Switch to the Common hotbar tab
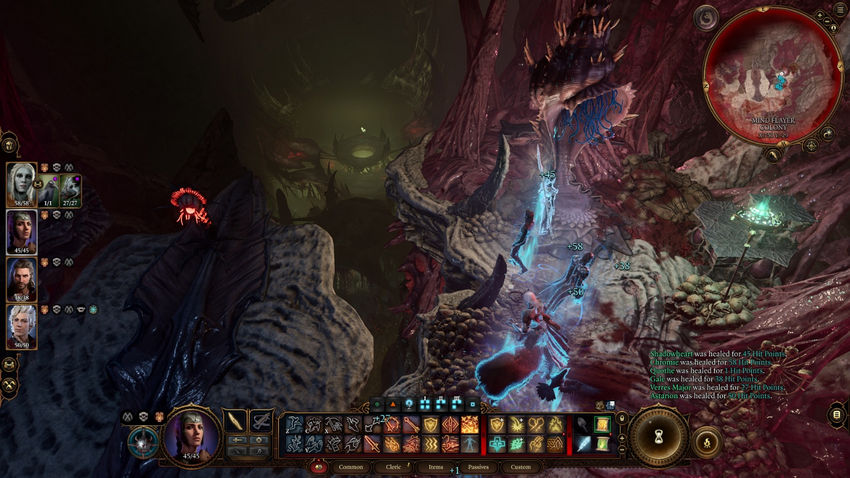The image size is (850, 478). (x=351, y=467)
